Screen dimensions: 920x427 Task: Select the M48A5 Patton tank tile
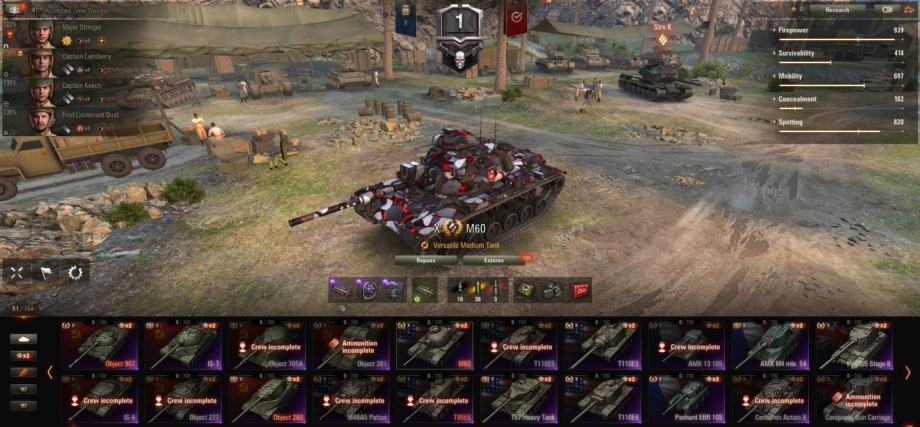(x=351, y=399)
